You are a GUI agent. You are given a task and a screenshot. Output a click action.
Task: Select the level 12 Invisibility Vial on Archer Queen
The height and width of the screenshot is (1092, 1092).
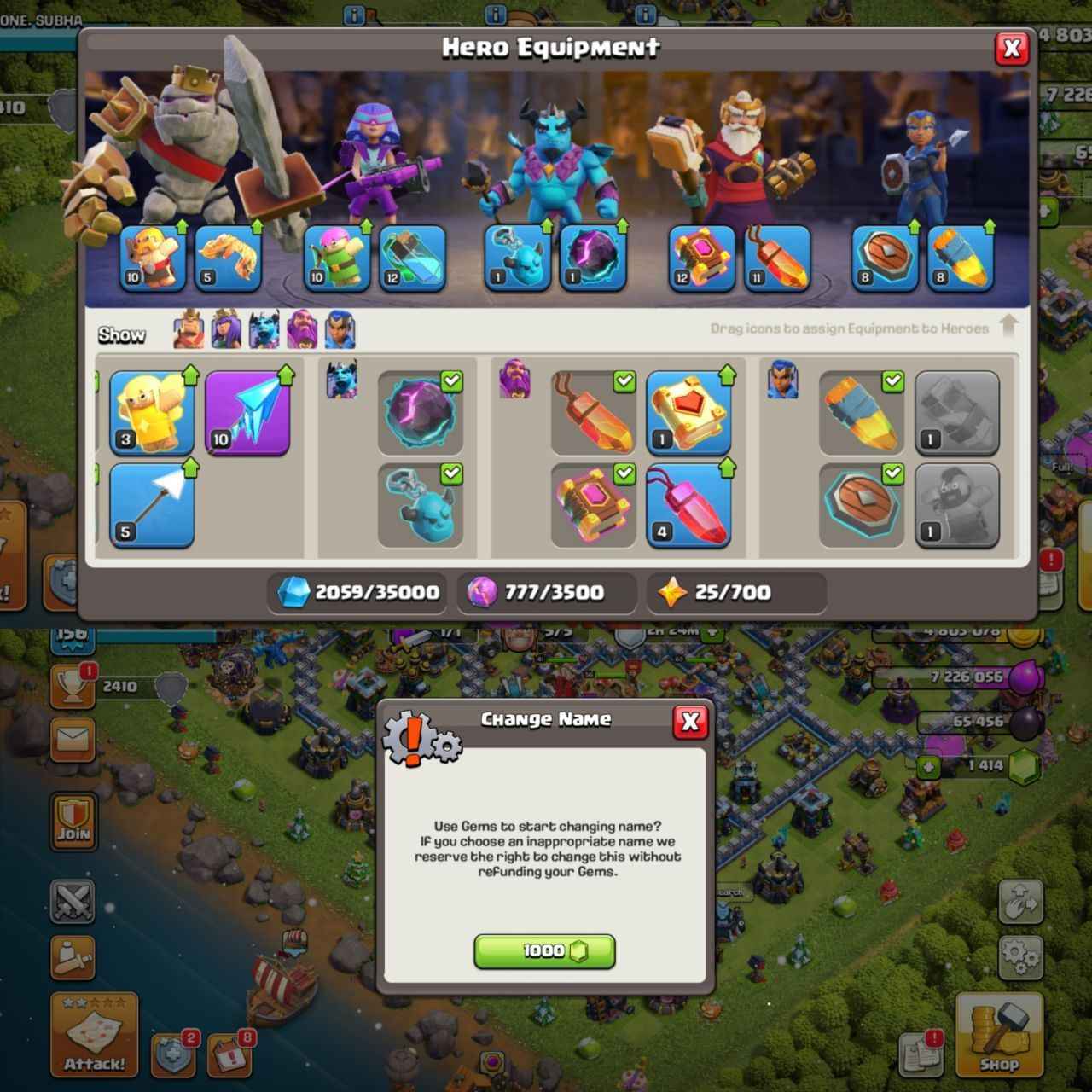coord(413,260)
